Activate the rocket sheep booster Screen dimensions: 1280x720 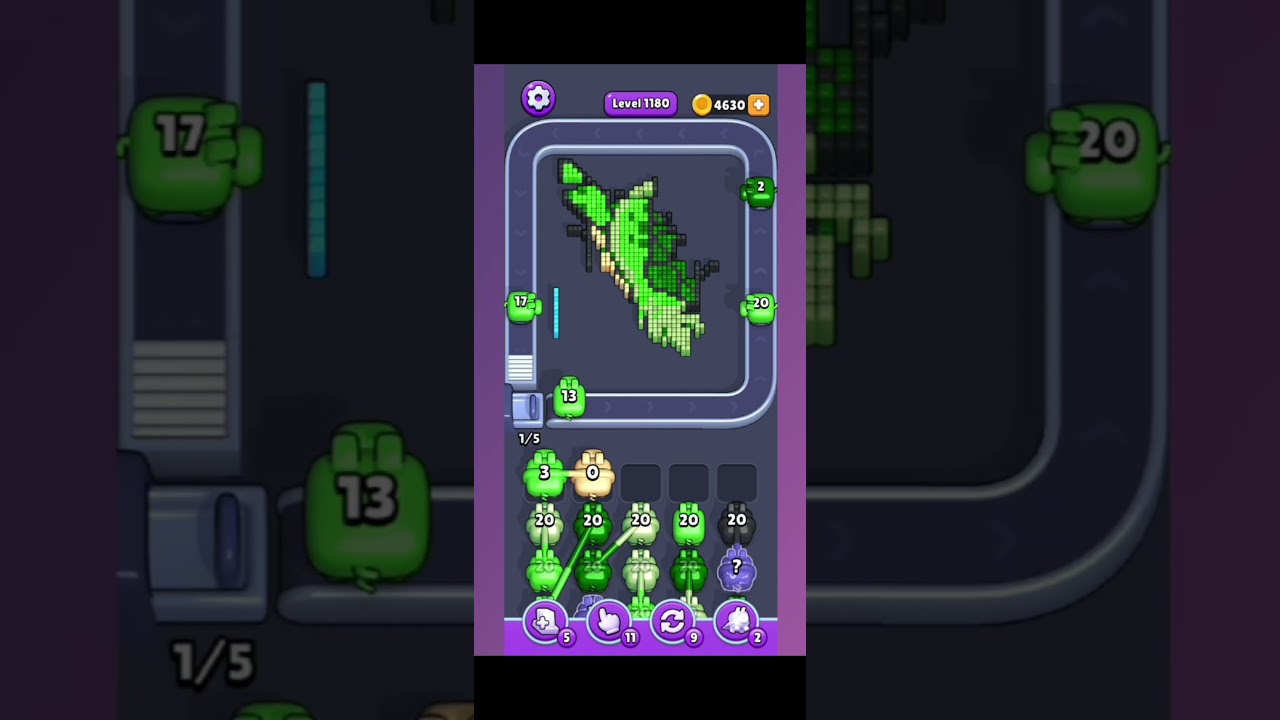click(x=737, y=622)
